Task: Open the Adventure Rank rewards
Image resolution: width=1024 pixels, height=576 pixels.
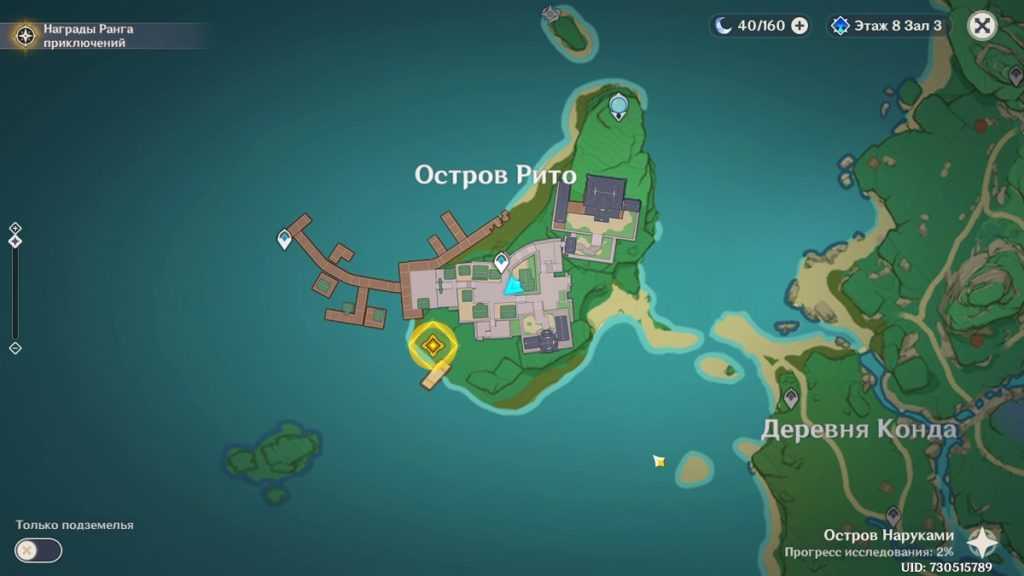Action: point(26,36)
